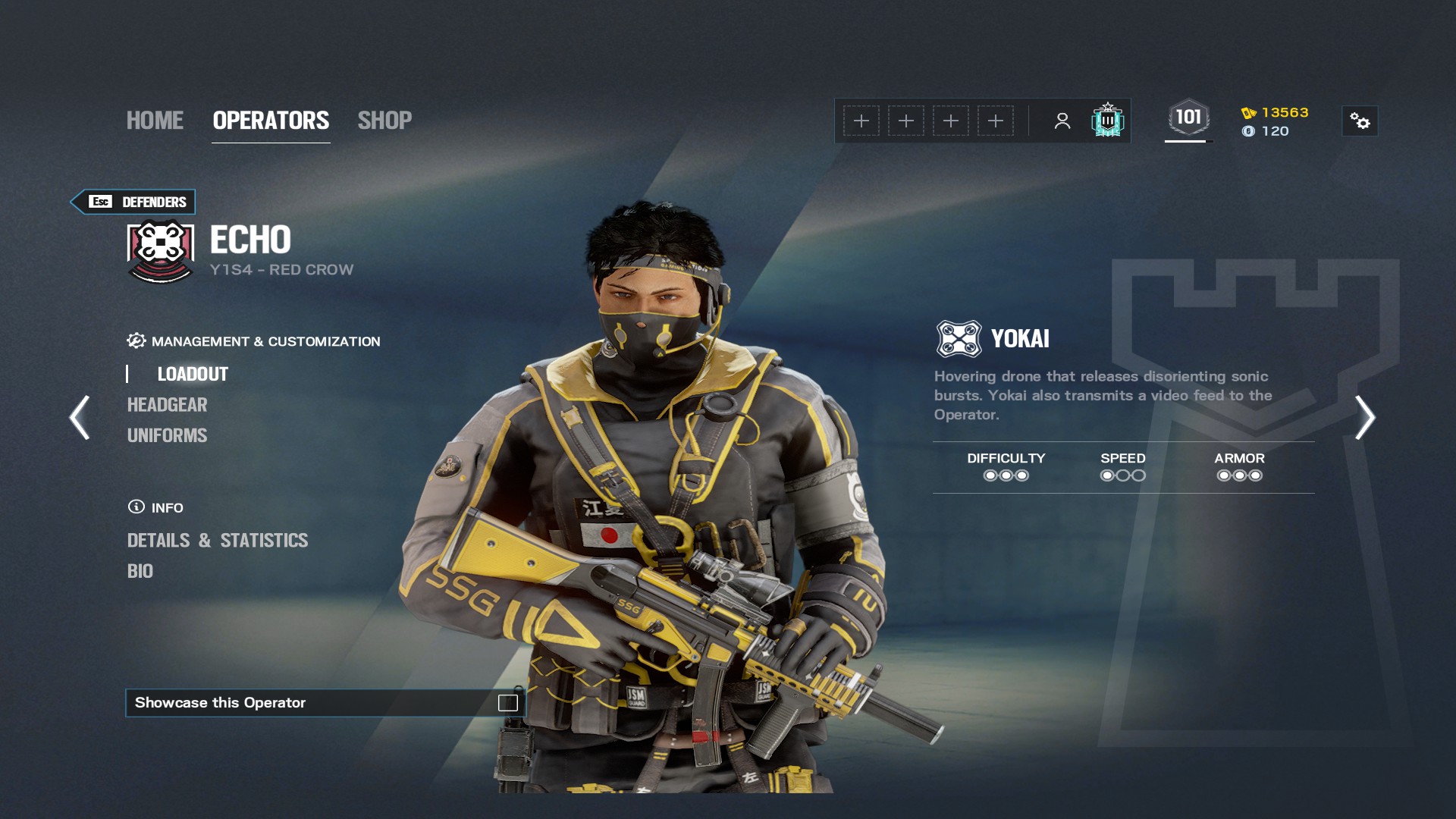
Task: Open the player profile icon
Action: [1062, 121]
